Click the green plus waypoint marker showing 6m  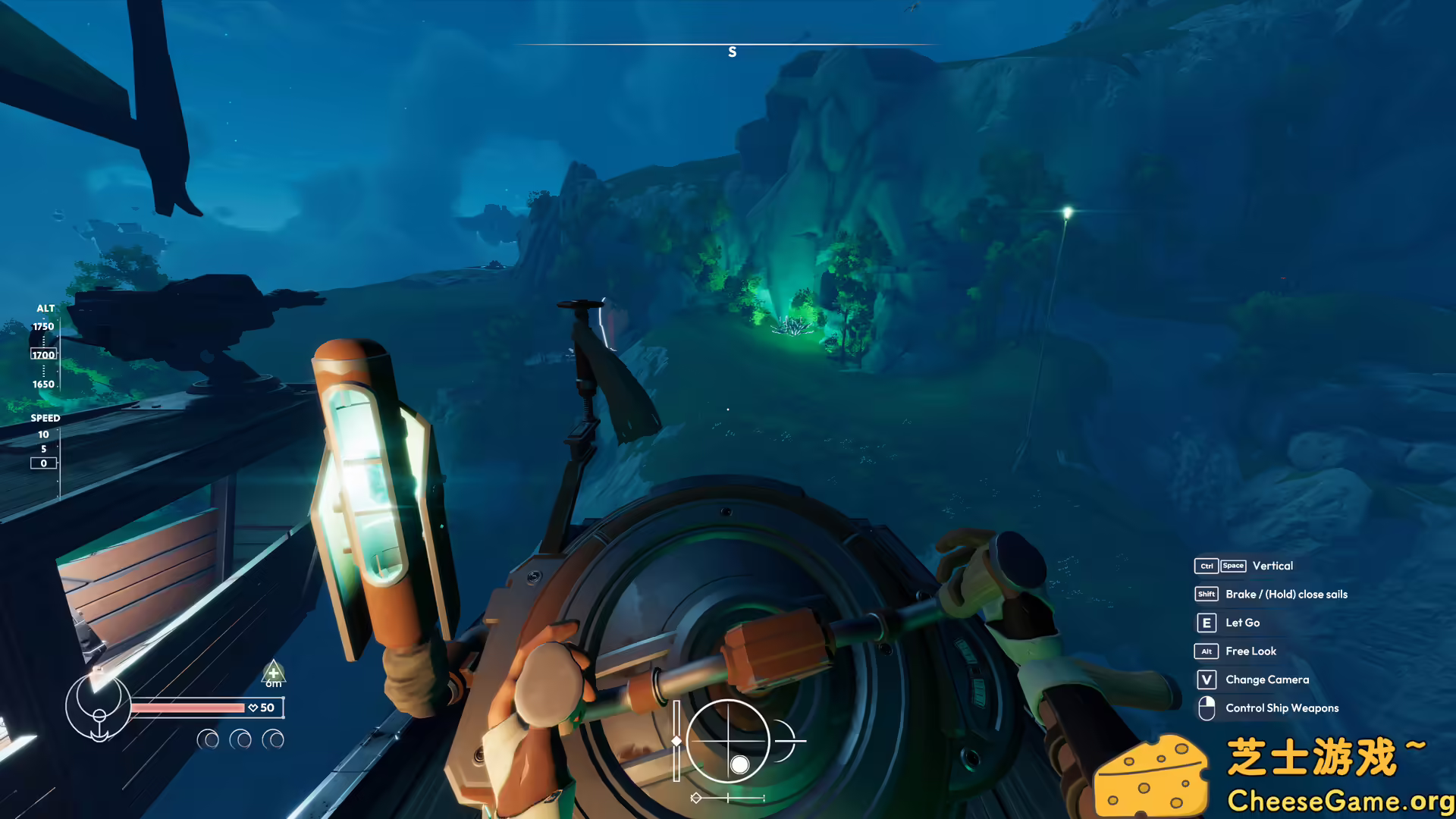[x=273, y=674]
